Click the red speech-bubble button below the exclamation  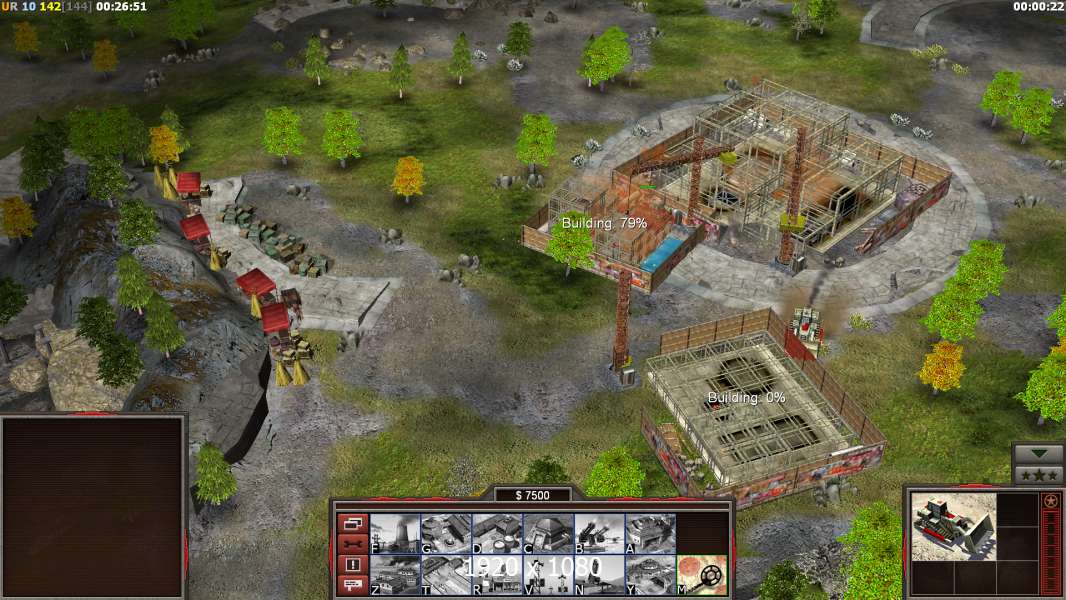pos(352,585)
